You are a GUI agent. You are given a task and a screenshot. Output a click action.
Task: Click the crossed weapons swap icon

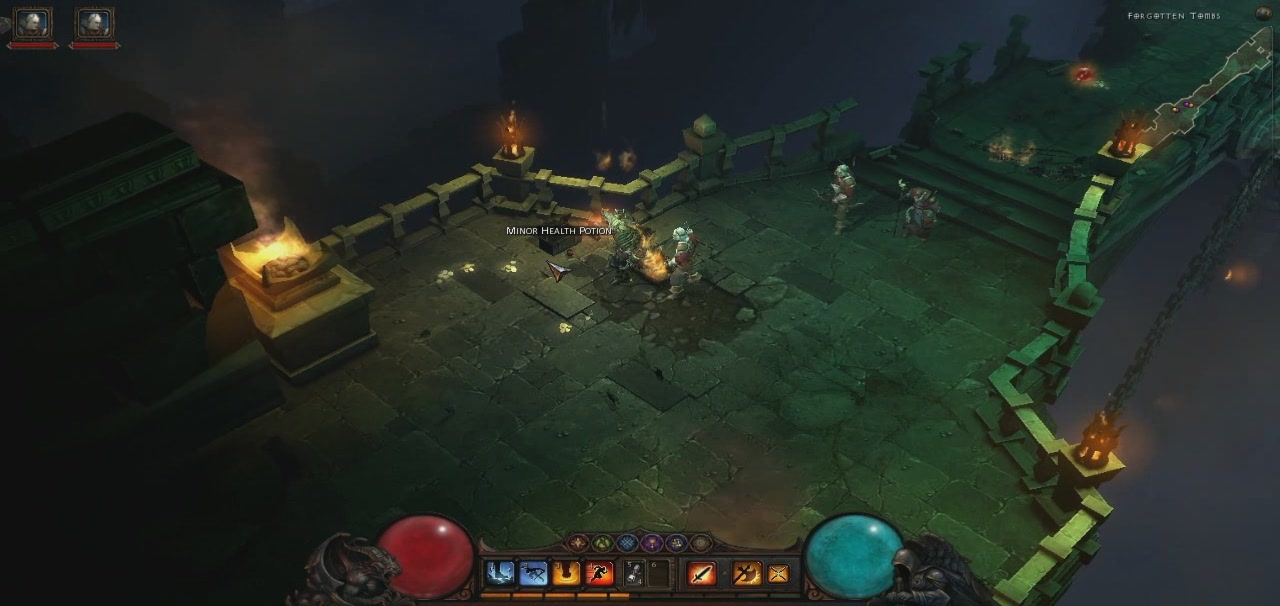click(777, 573)
